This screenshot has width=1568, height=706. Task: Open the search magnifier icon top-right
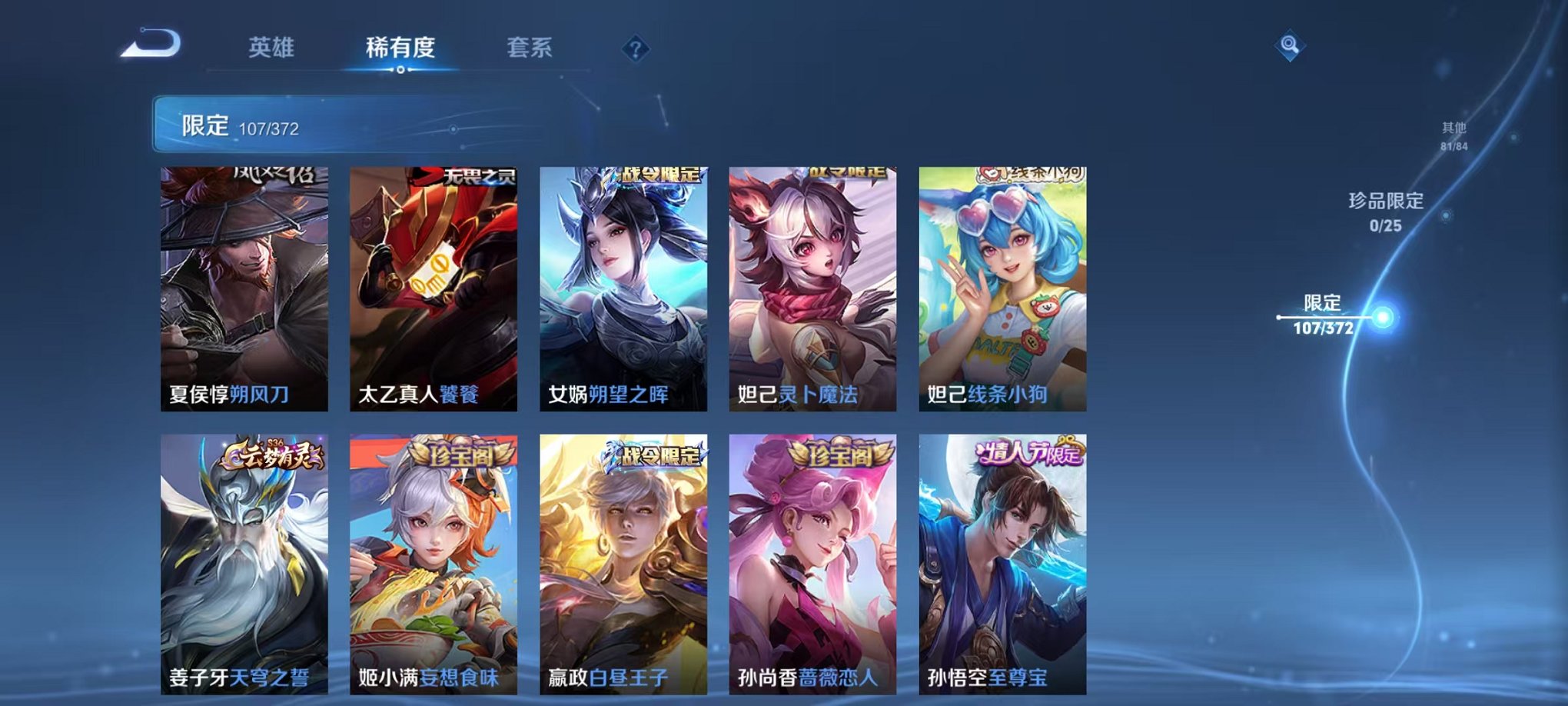coord(1291,45)
